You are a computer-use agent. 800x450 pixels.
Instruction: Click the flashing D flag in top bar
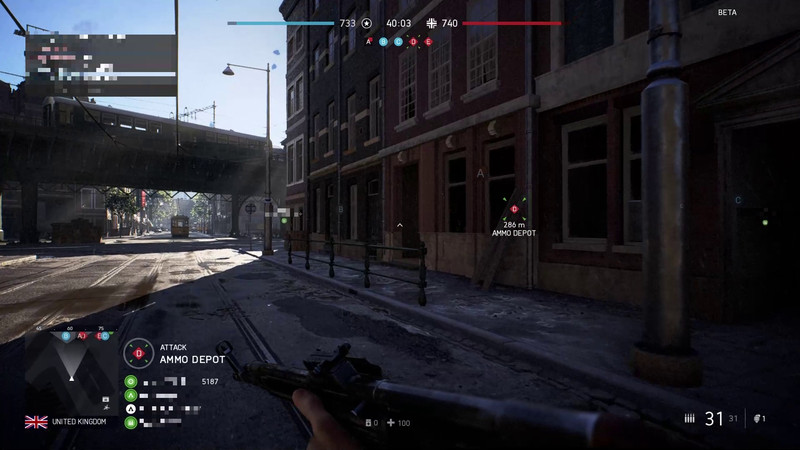[414, 42]
